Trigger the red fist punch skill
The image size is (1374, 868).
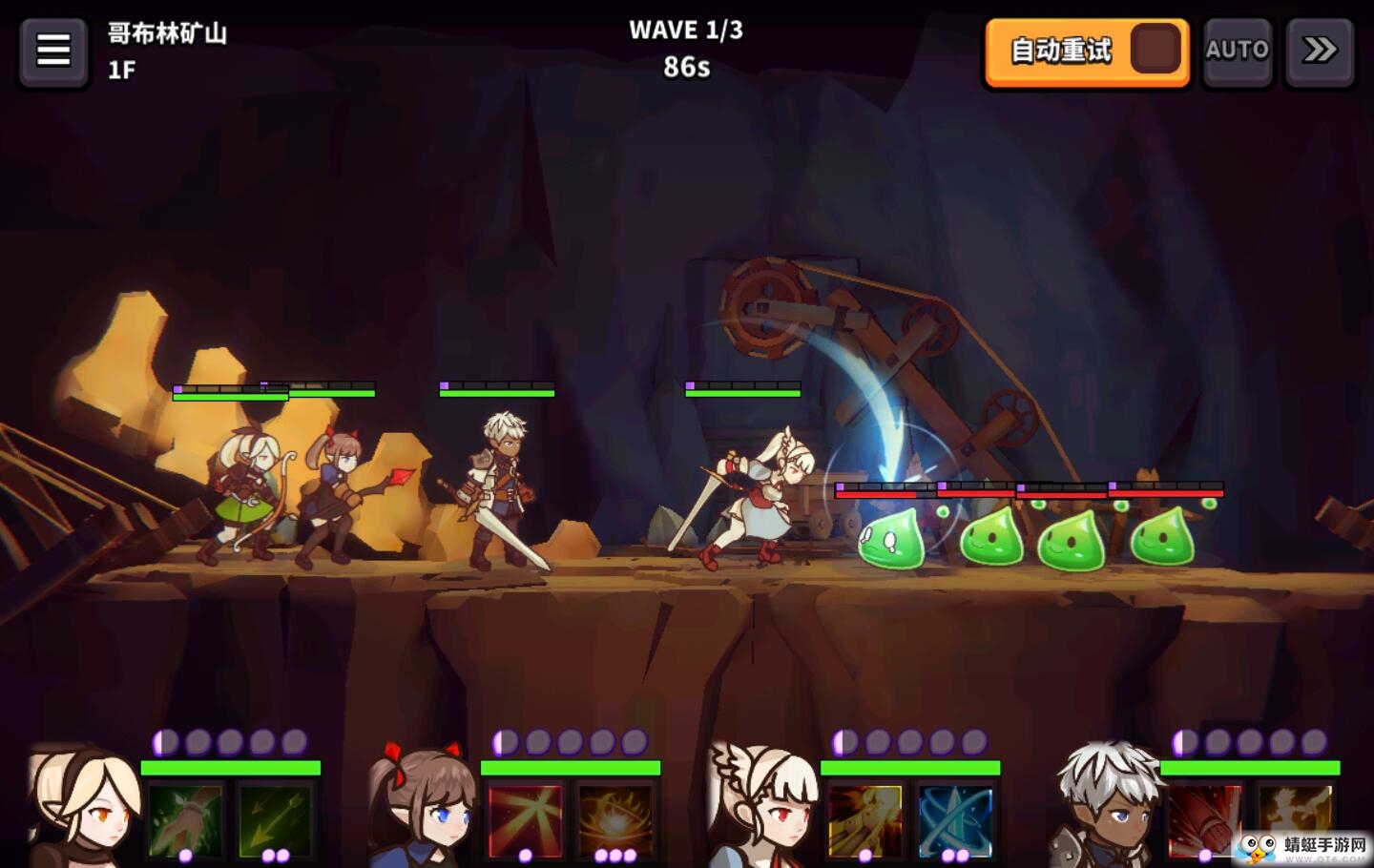tap(1204, 818)
